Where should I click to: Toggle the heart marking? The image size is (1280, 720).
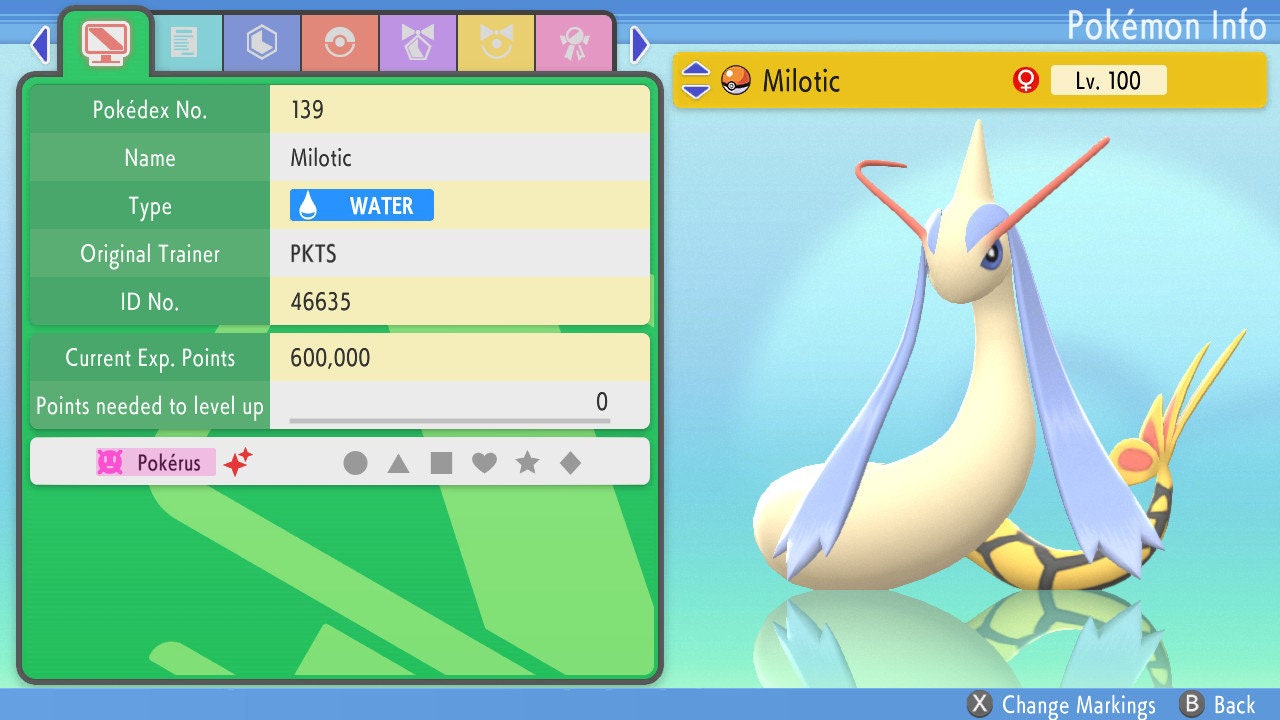pyautogui.click(x=484, y=463)
